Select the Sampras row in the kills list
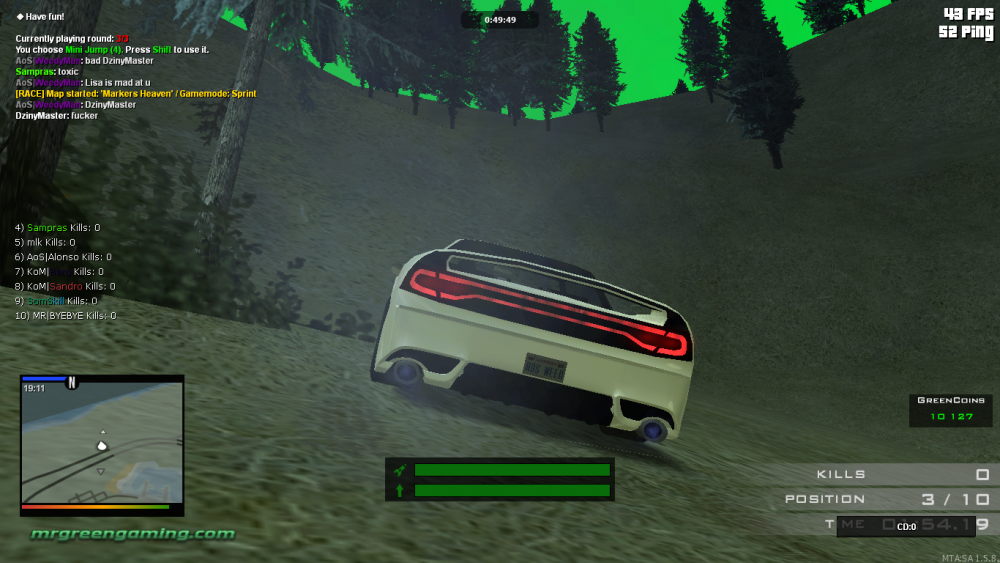 tap(57, 228)
